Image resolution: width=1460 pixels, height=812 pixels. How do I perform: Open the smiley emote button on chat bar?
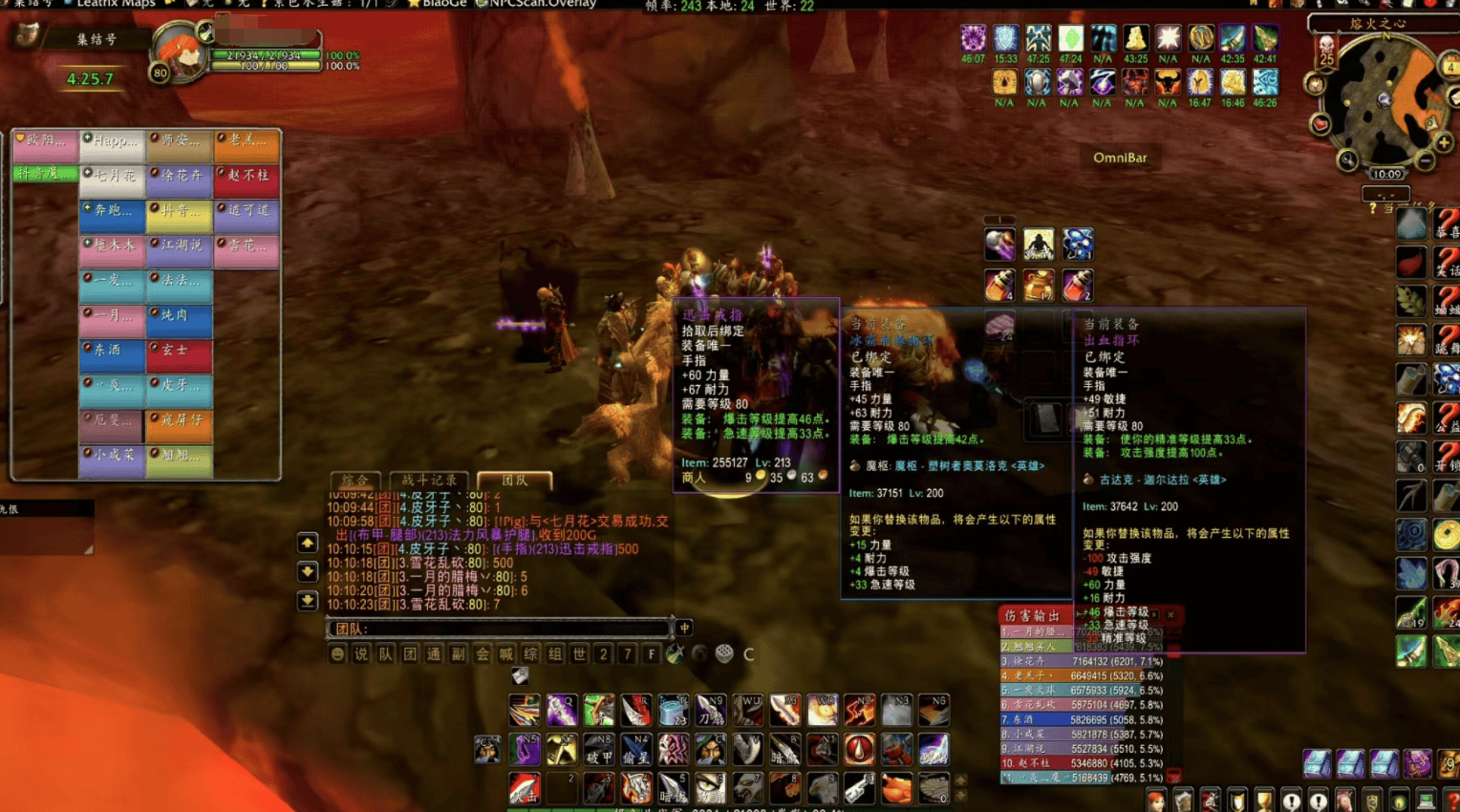click(336, 654)
